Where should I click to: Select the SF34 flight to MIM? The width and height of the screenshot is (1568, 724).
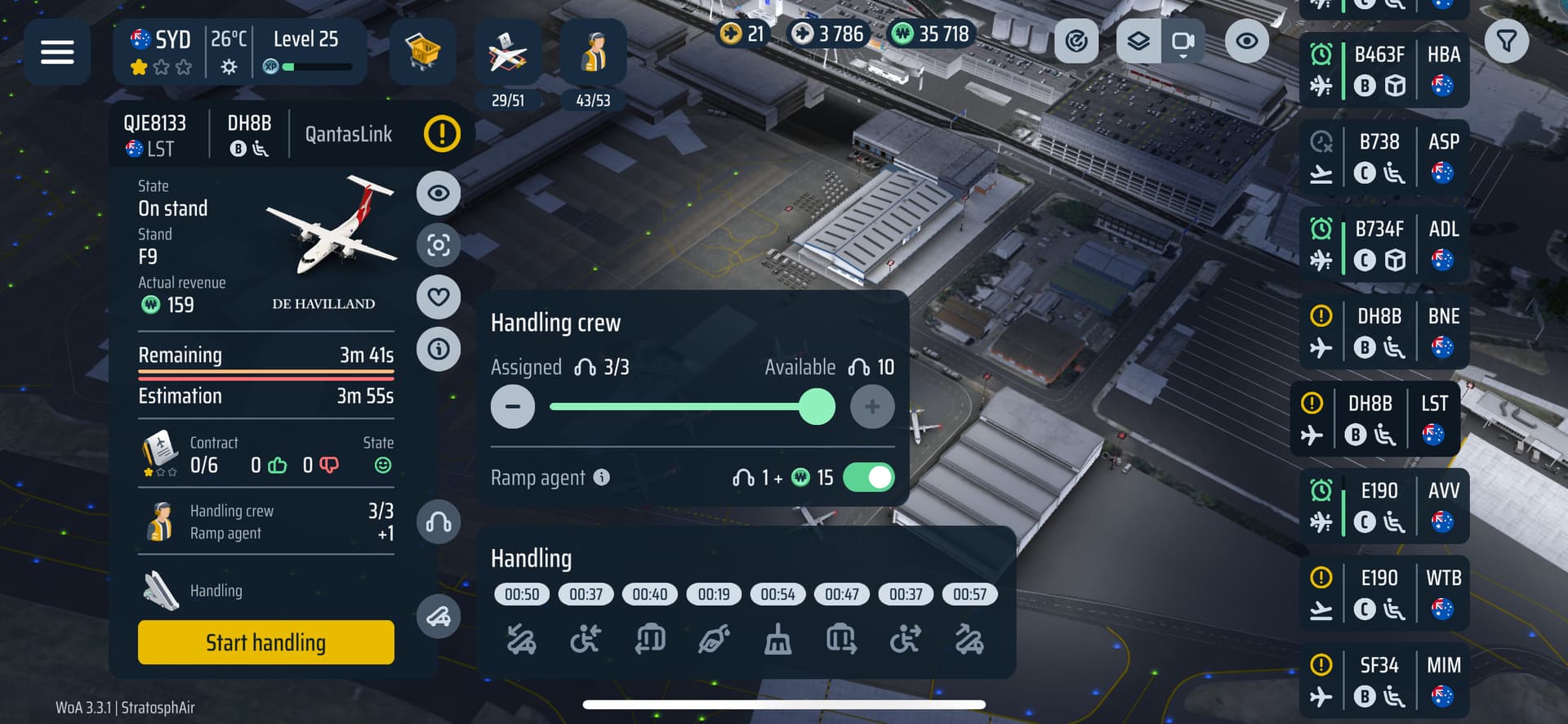point(1384,681)
